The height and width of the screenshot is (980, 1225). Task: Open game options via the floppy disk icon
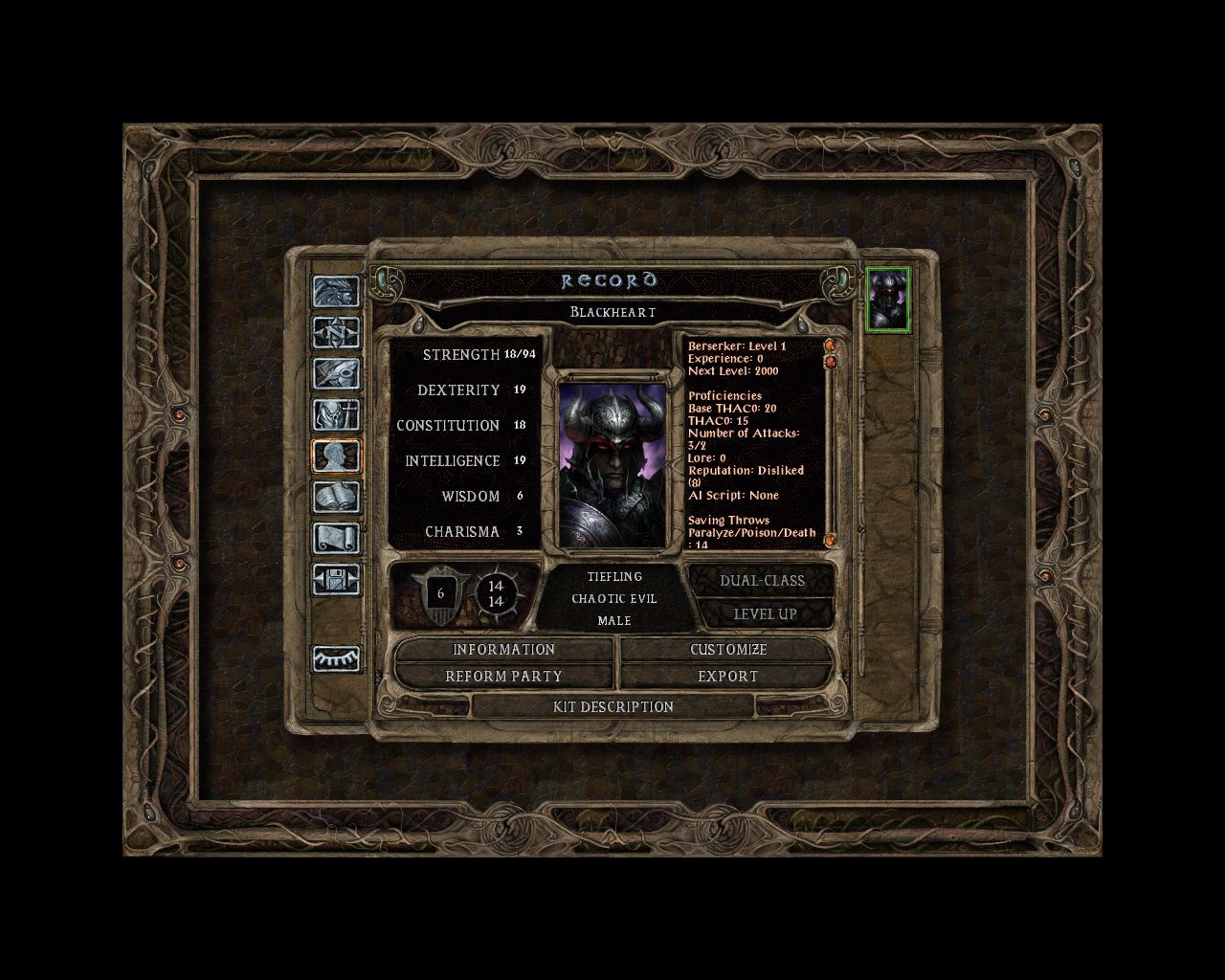(337, 578)
